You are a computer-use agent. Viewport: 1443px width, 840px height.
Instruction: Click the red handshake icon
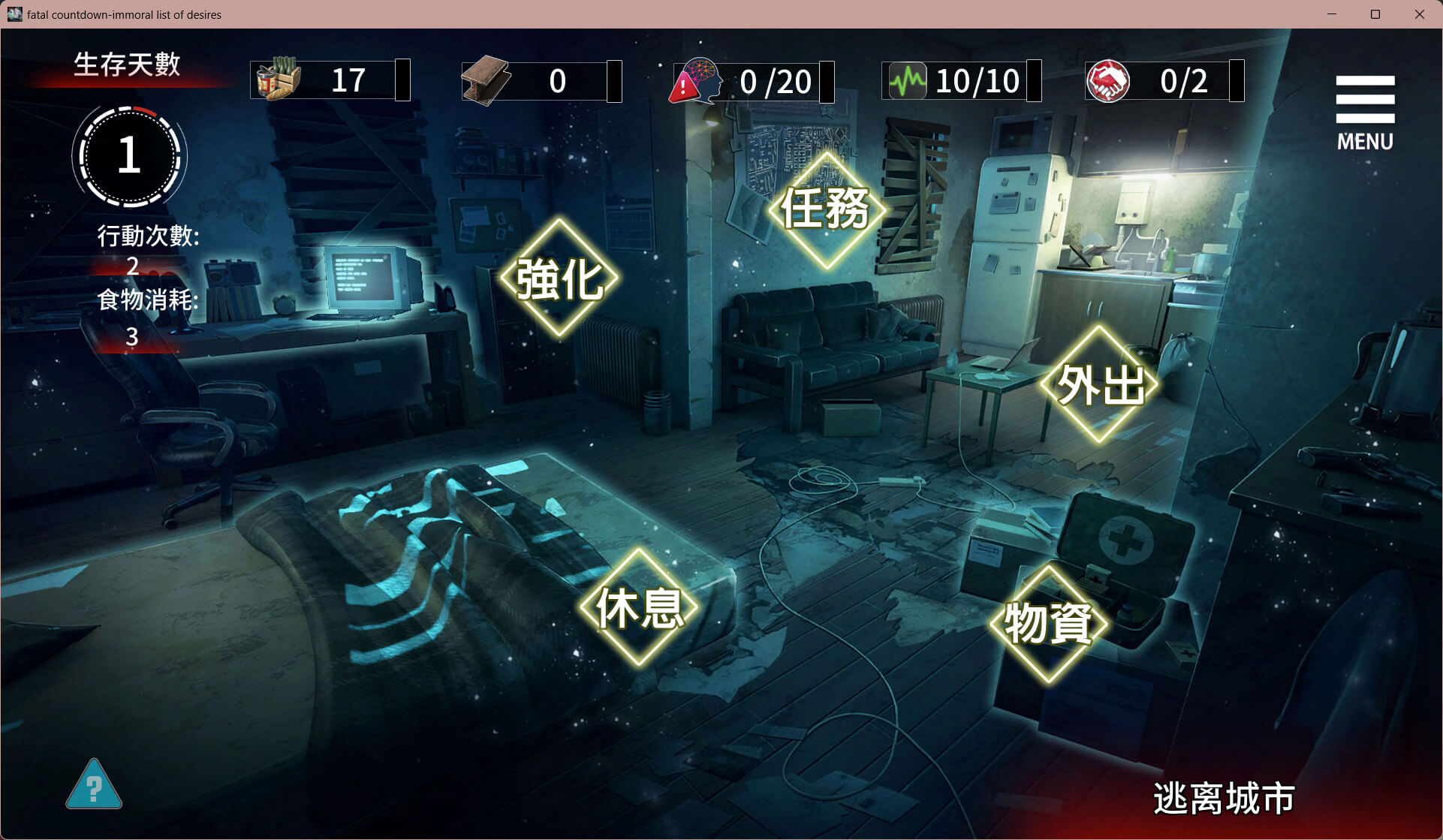[1107, 80]
